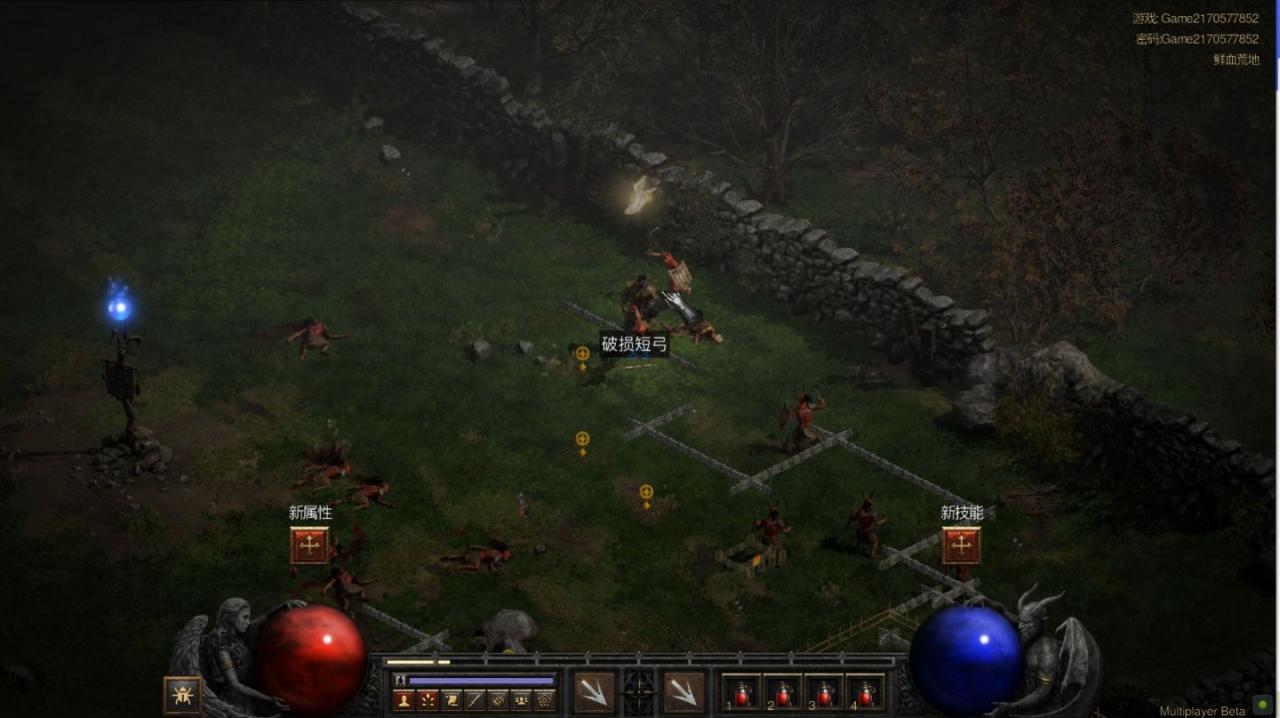This screenshot has height=718, width=1280.
Task: Use the health potion in belt slot 2
Action: click(783, 692)
